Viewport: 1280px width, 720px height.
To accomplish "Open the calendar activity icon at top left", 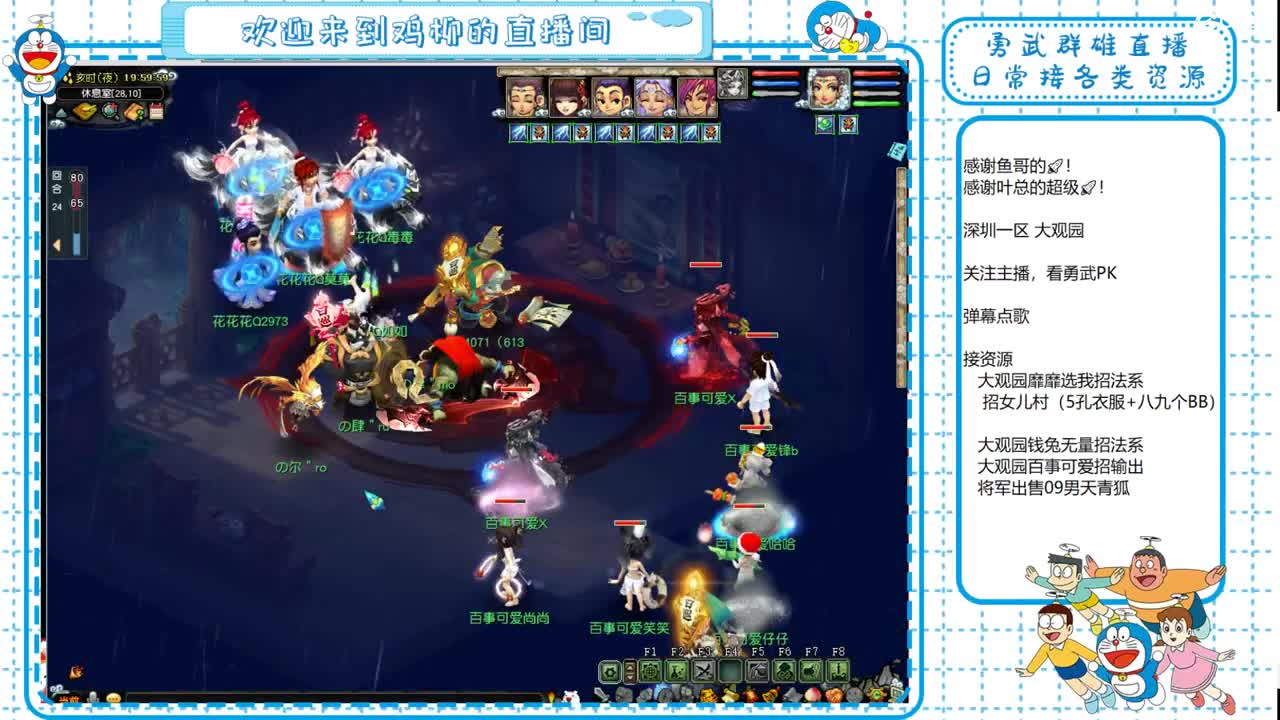I will pyautogui.click(x=156, y=111).
